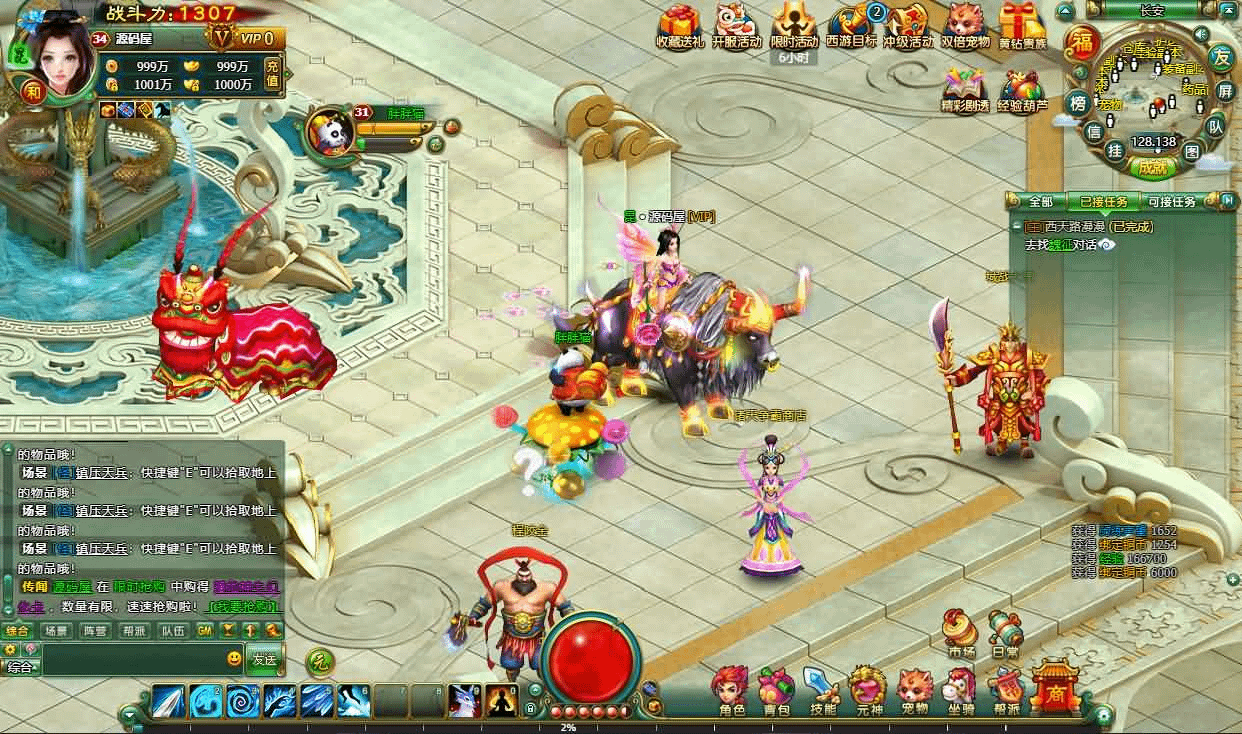Screen dimensions: 1242x734
Task: Switch chat to the 帮派 tab
Action: 134,631
